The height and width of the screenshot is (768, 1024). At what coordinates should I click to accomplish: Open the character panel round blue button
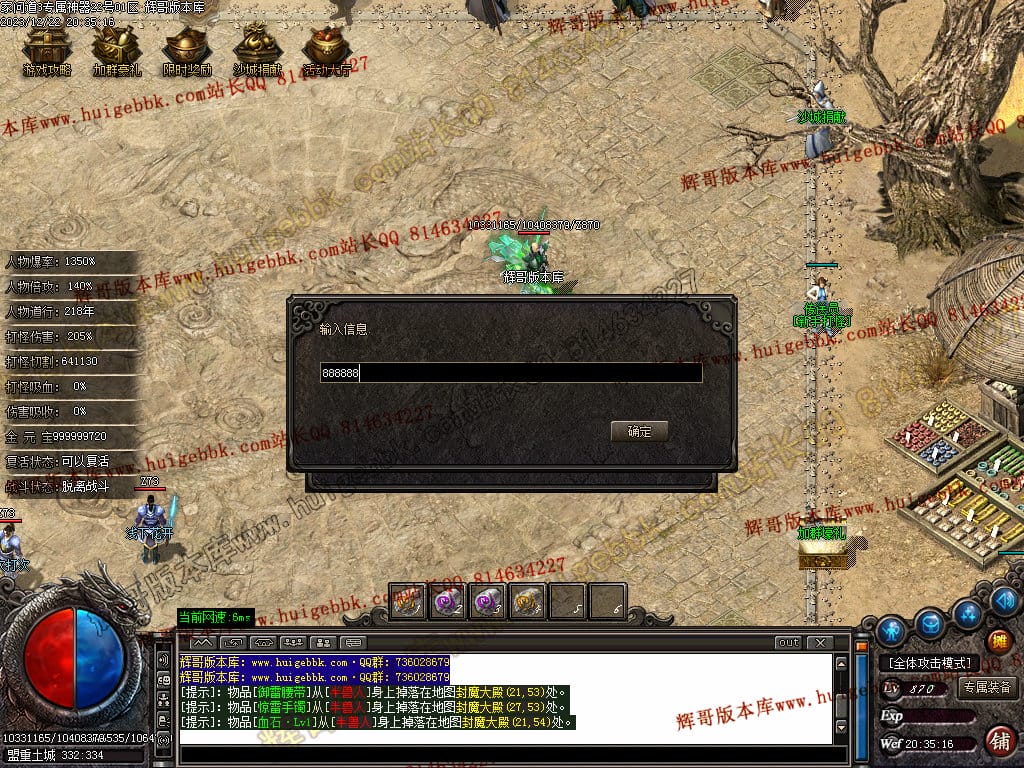891,631
